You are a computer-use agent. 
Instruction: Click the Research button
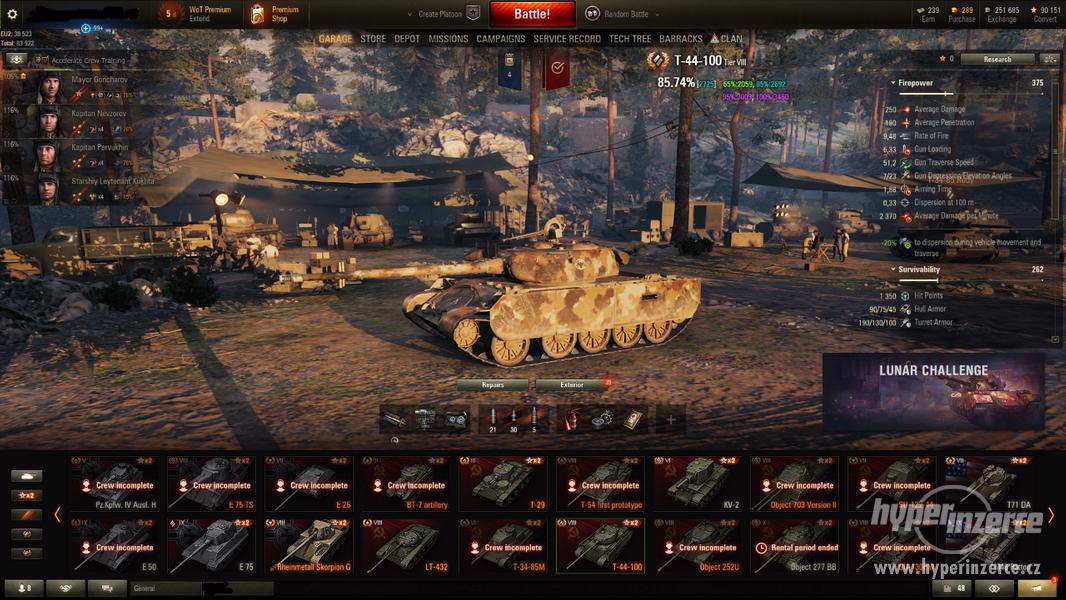(997, 59)
